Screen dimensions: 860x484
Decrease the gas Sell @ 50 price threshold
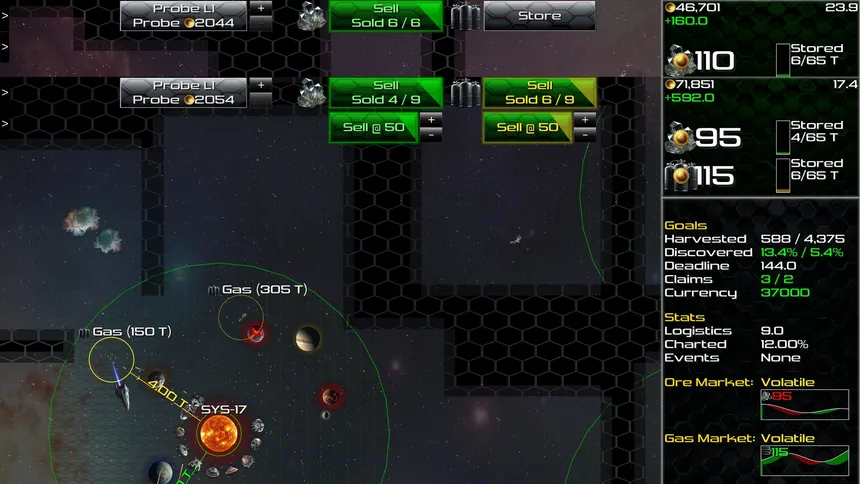coord(584,134)
